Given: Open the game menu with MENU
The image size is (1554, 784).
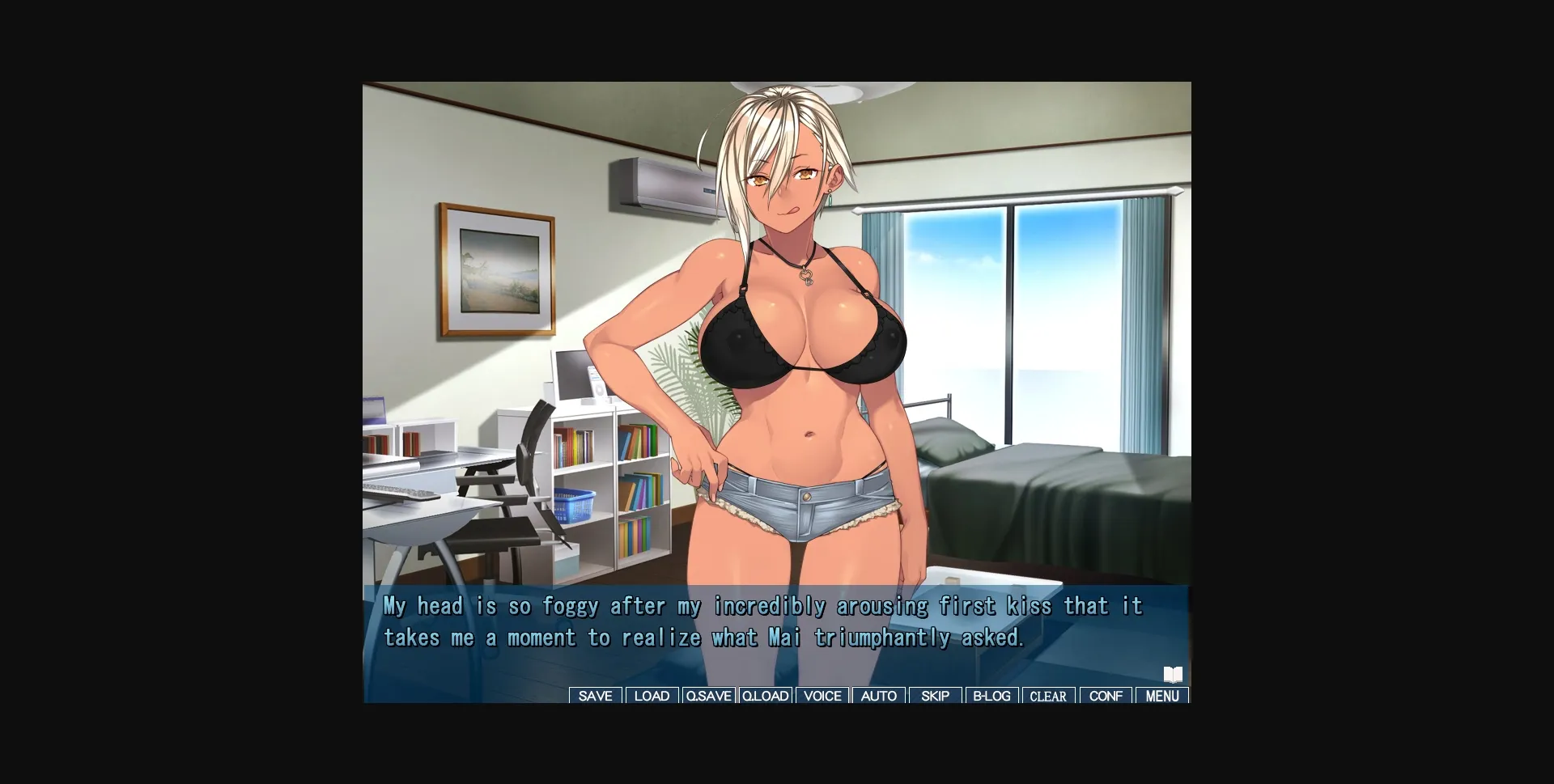Looking at the screenshot, I should point(1162,696).
